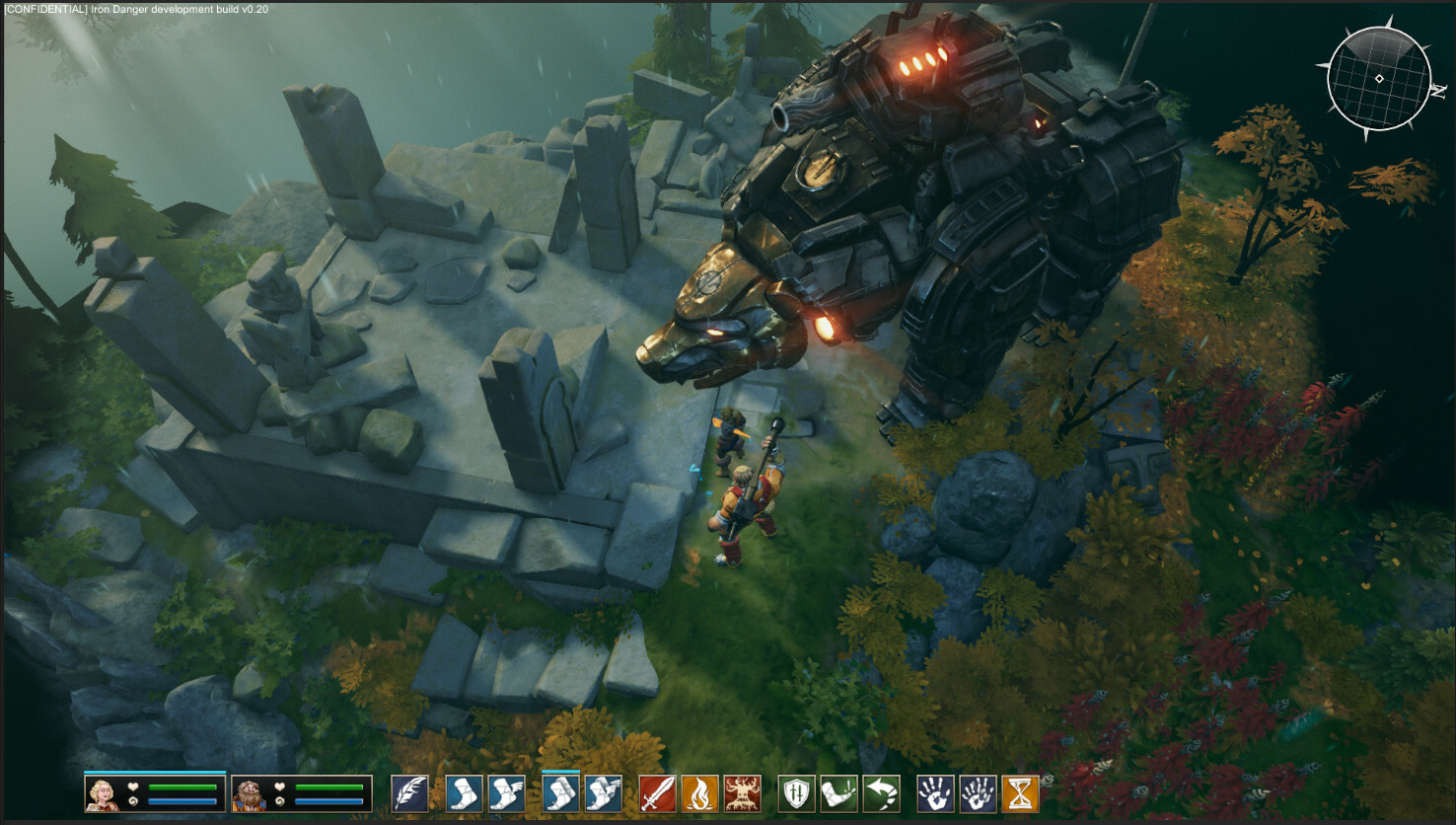This screenshot has width=1456, height=825.
Task: Click the plain boot icon beside the feather
Action: (x=464, y=793)
